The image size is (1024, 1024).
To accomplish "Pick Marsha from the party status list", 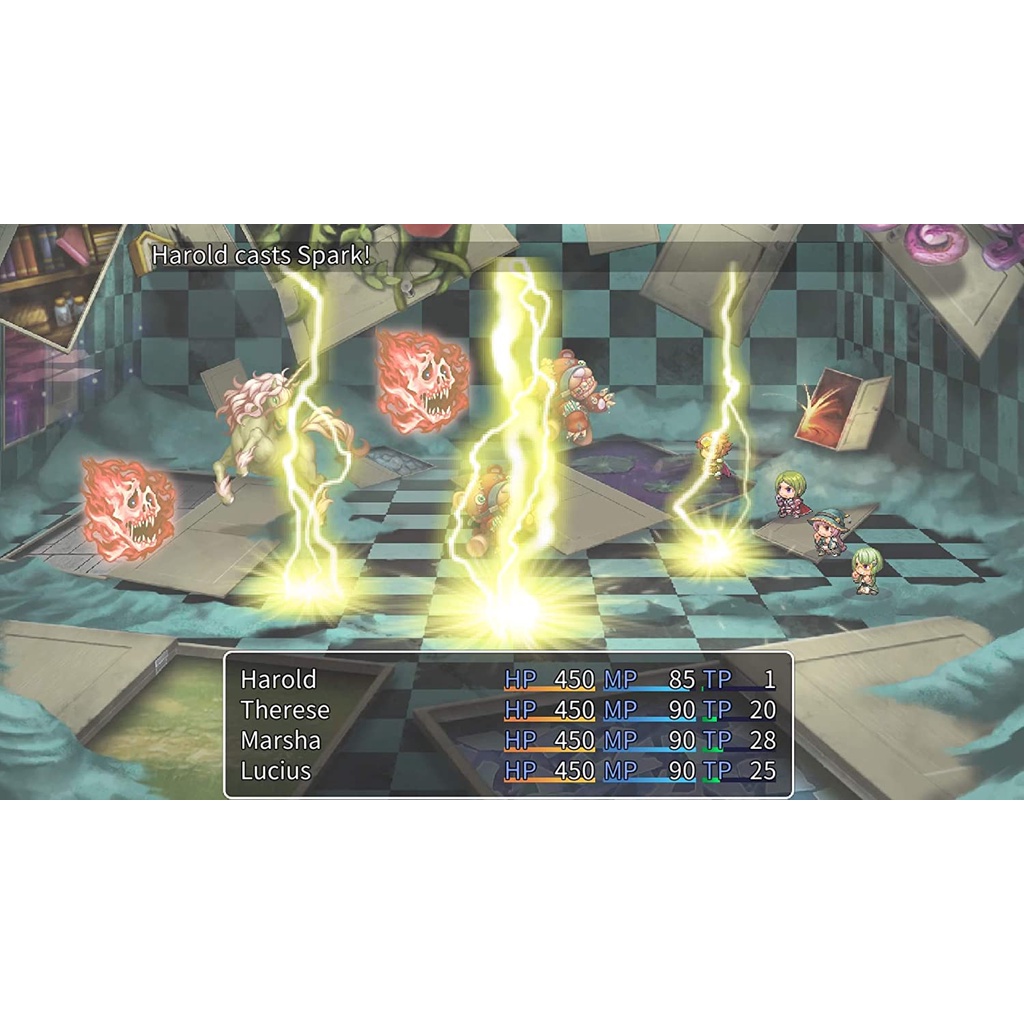I will tap(280, 741).
